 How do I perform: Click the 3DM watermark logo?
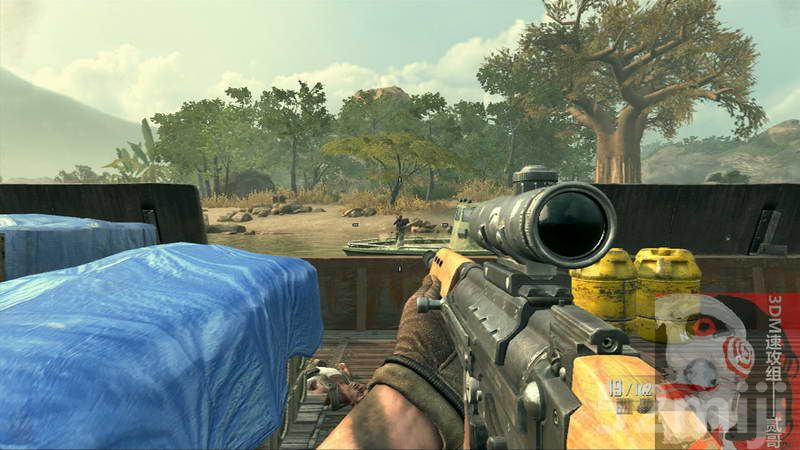coord(725,365)
